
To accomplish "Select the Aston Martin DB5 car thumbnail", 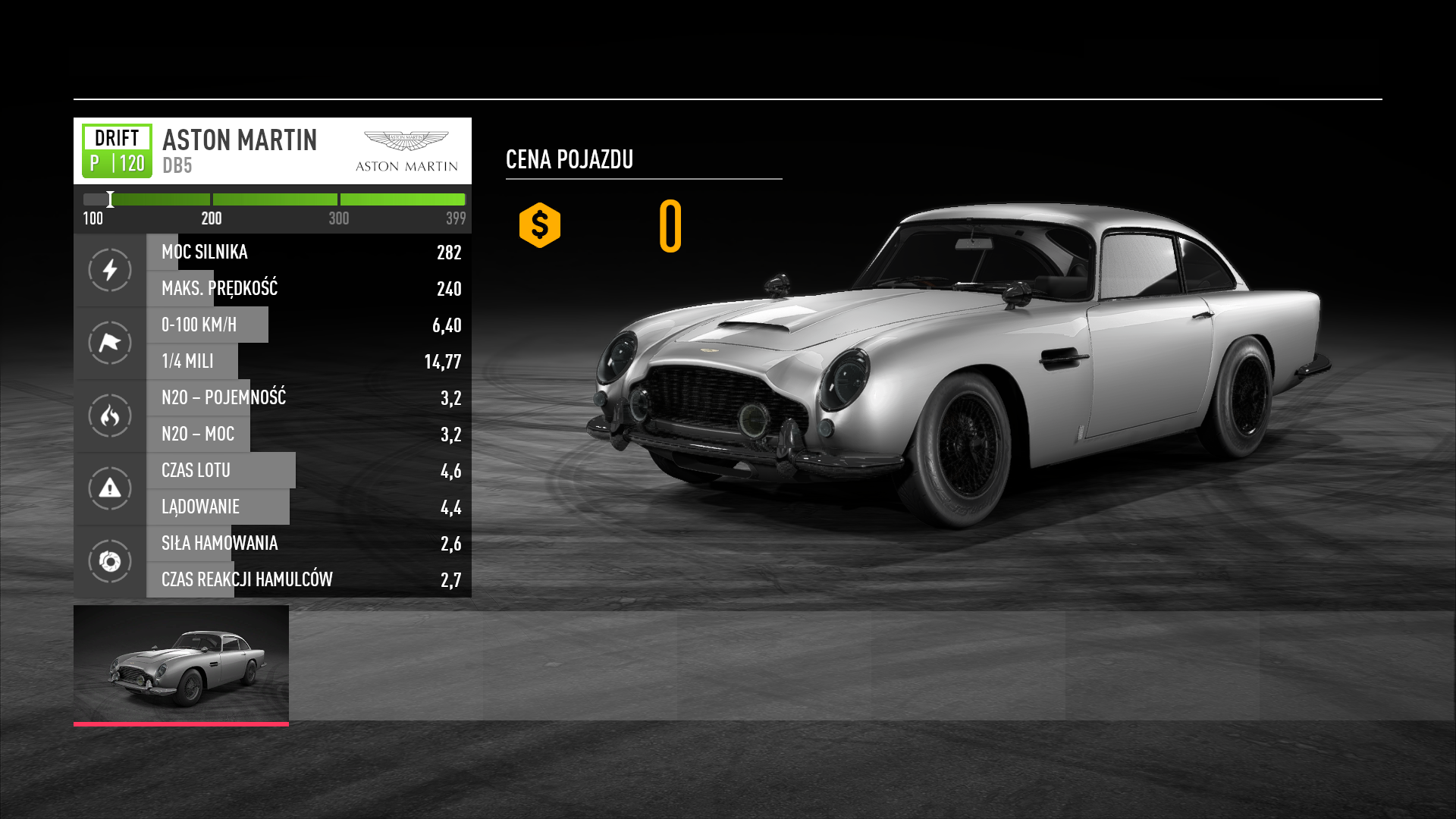I will [181, 664].
